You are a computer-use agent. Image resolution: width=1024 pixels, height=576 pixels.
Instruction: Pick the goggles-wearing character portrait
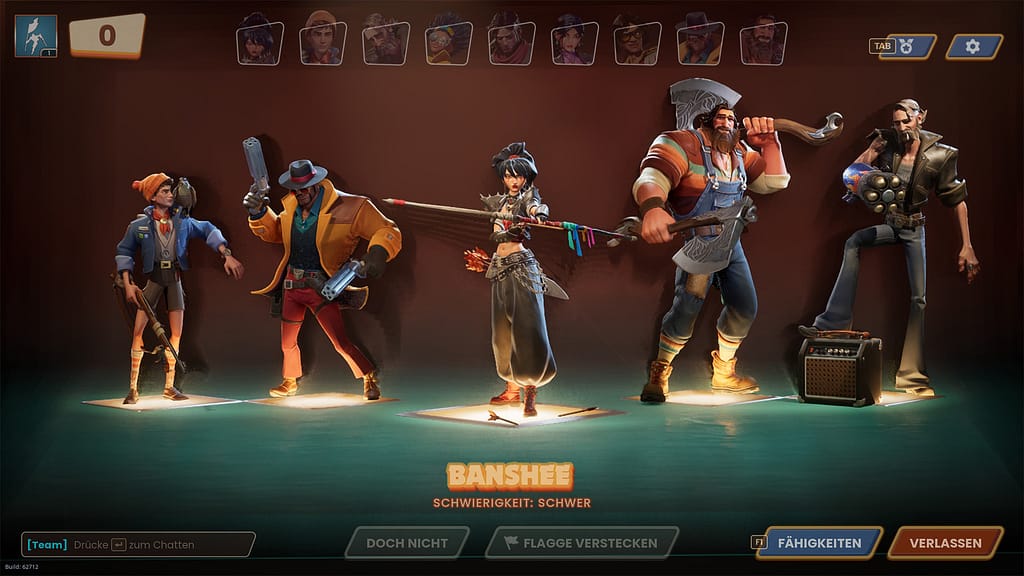[x=449, y=42]
